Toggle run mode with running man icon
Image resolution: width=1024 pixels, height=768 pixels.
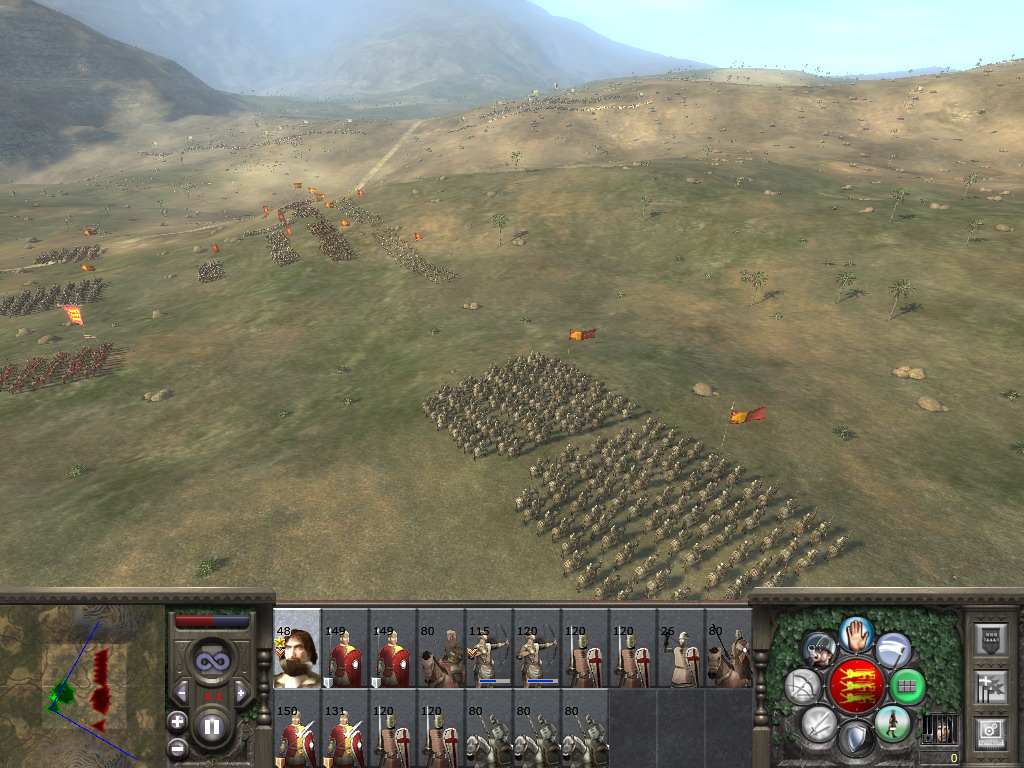point(892,723)
